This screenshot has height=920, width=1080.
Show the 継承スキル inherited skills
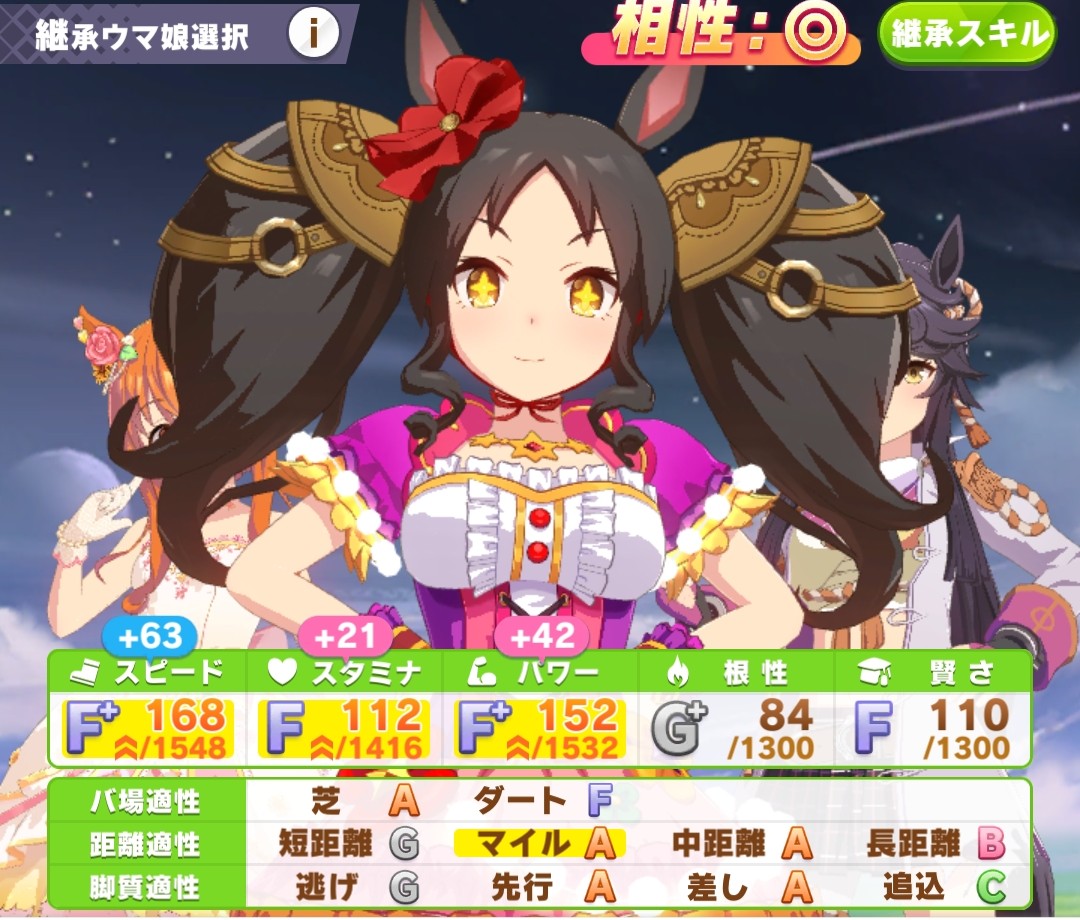[967, 34]
